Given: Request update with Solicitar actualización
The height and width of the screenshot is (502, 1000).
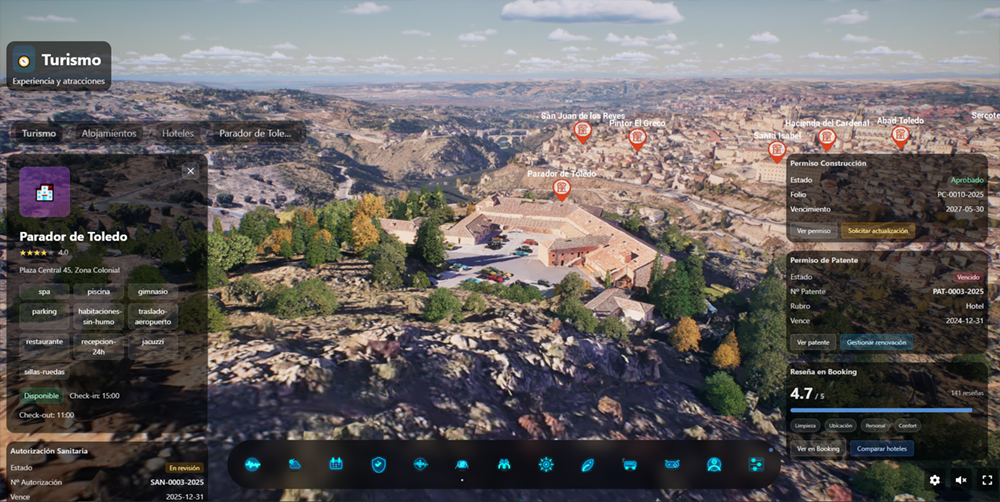Looking at the screenshot, I should [x=878, y=231].
